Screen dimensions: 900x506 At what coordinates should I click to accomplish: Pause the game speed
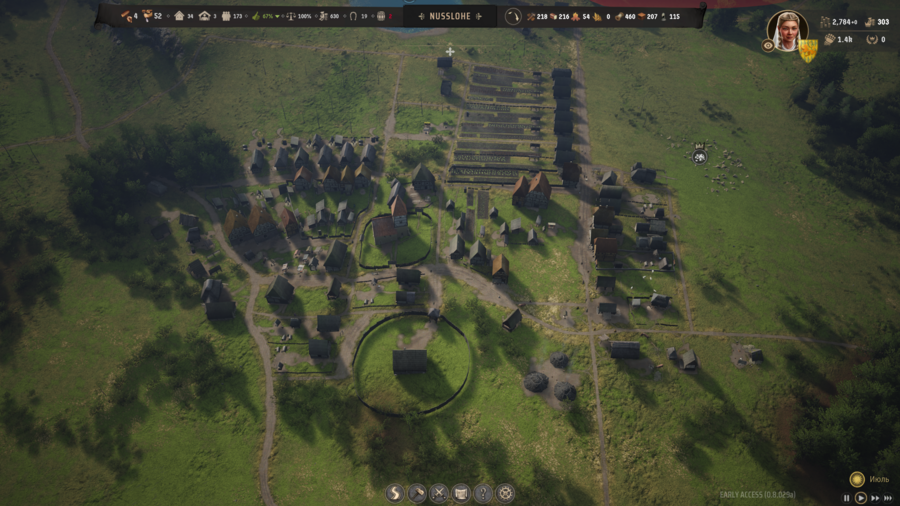click(847, 498)
